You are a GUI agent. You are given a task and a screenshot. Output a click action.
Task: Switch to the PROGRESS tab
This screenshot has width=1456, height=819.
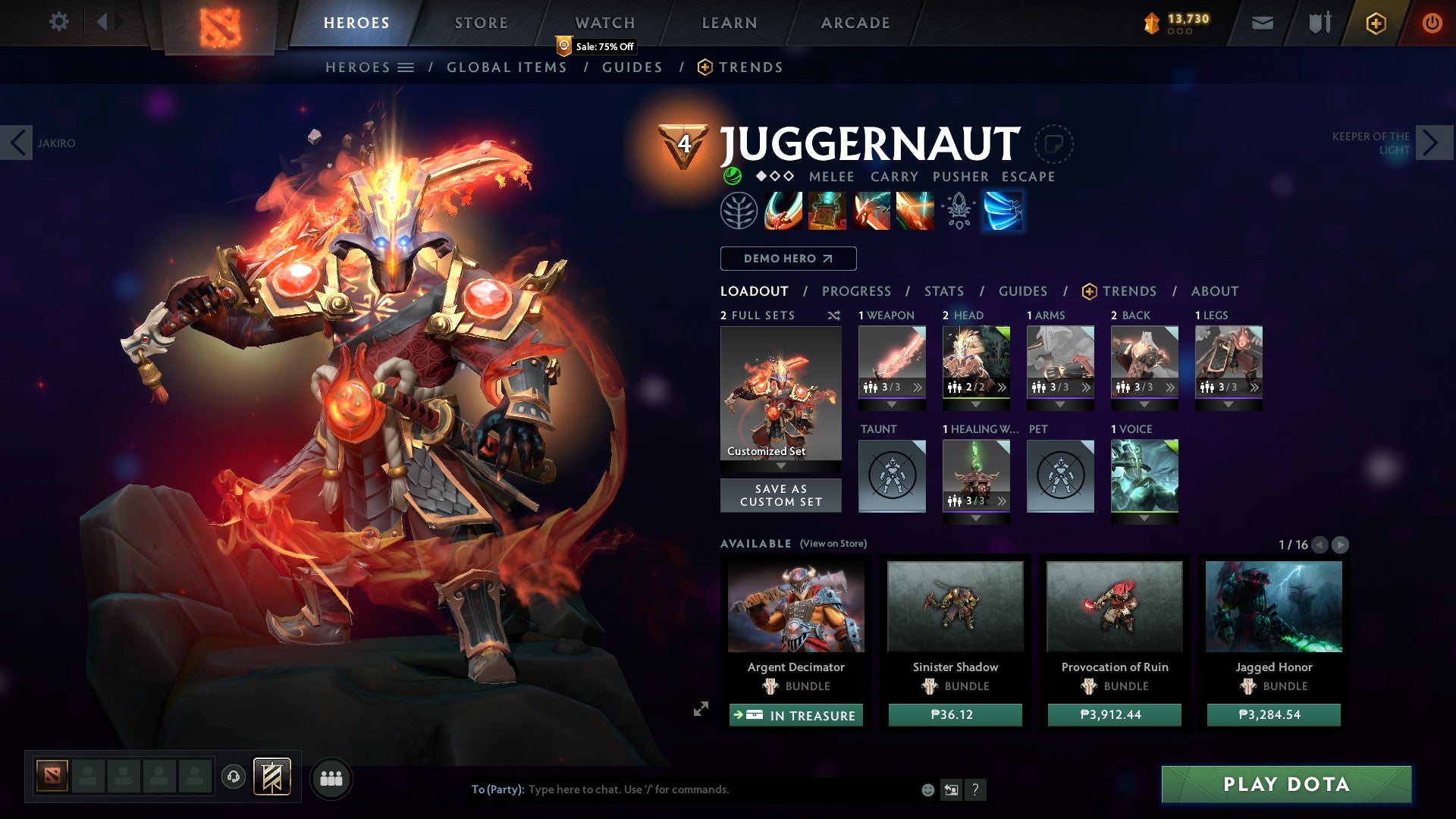click(x=856, y=290)
